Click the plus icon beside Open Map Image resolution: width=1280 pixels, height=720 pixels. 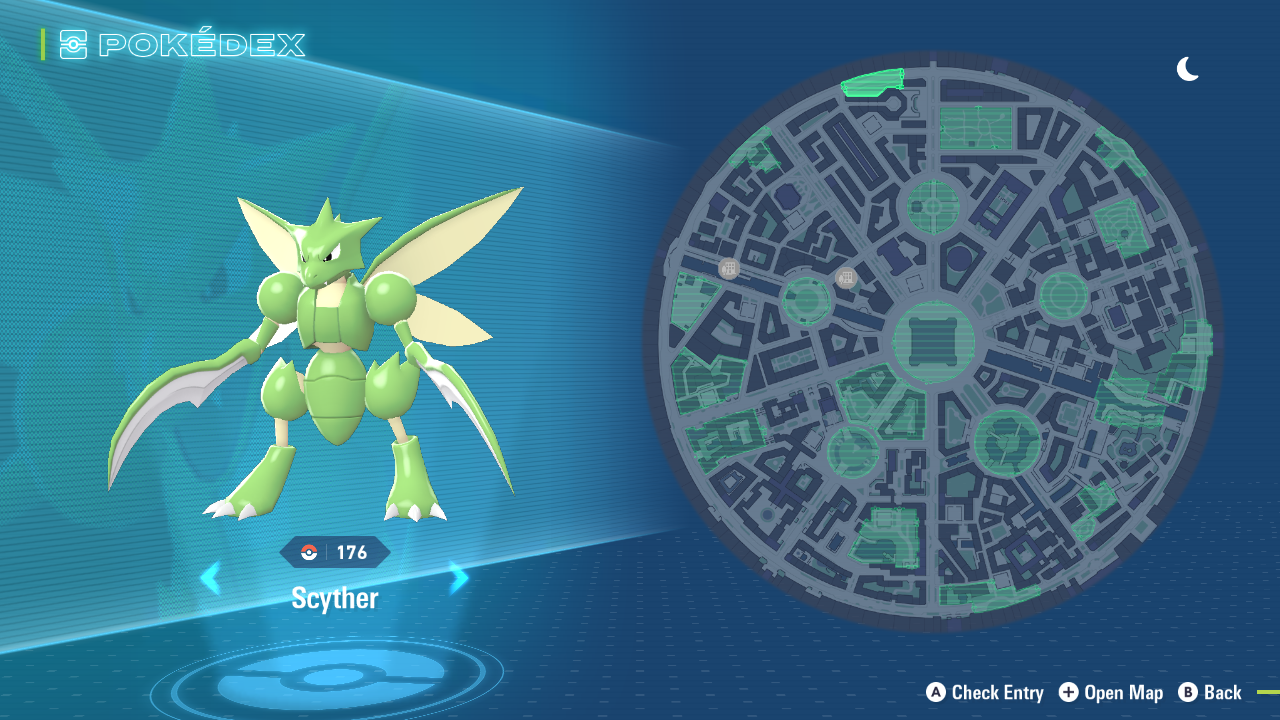pyautogui.click(x=1068, y=692)
